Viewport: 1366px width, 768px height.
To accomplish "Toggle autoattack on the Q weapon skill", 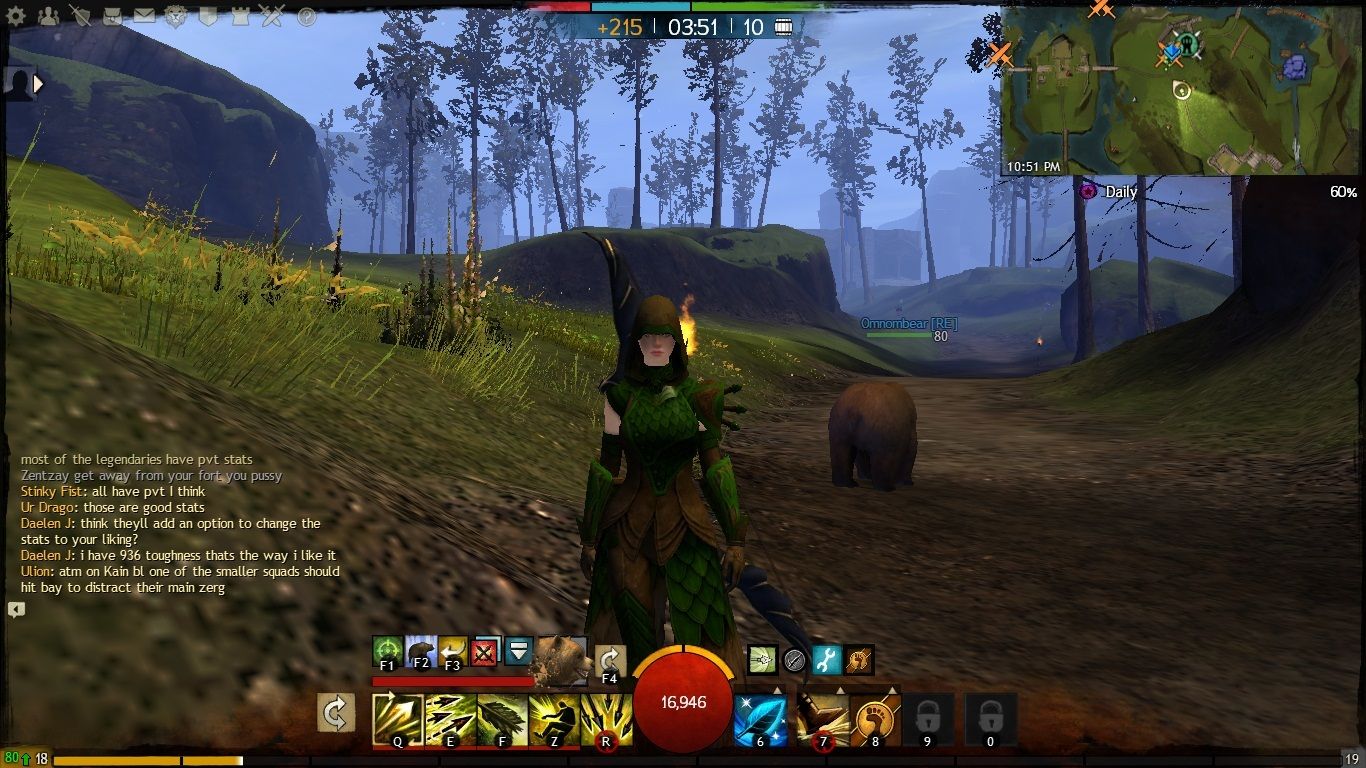I will (396, 716).
